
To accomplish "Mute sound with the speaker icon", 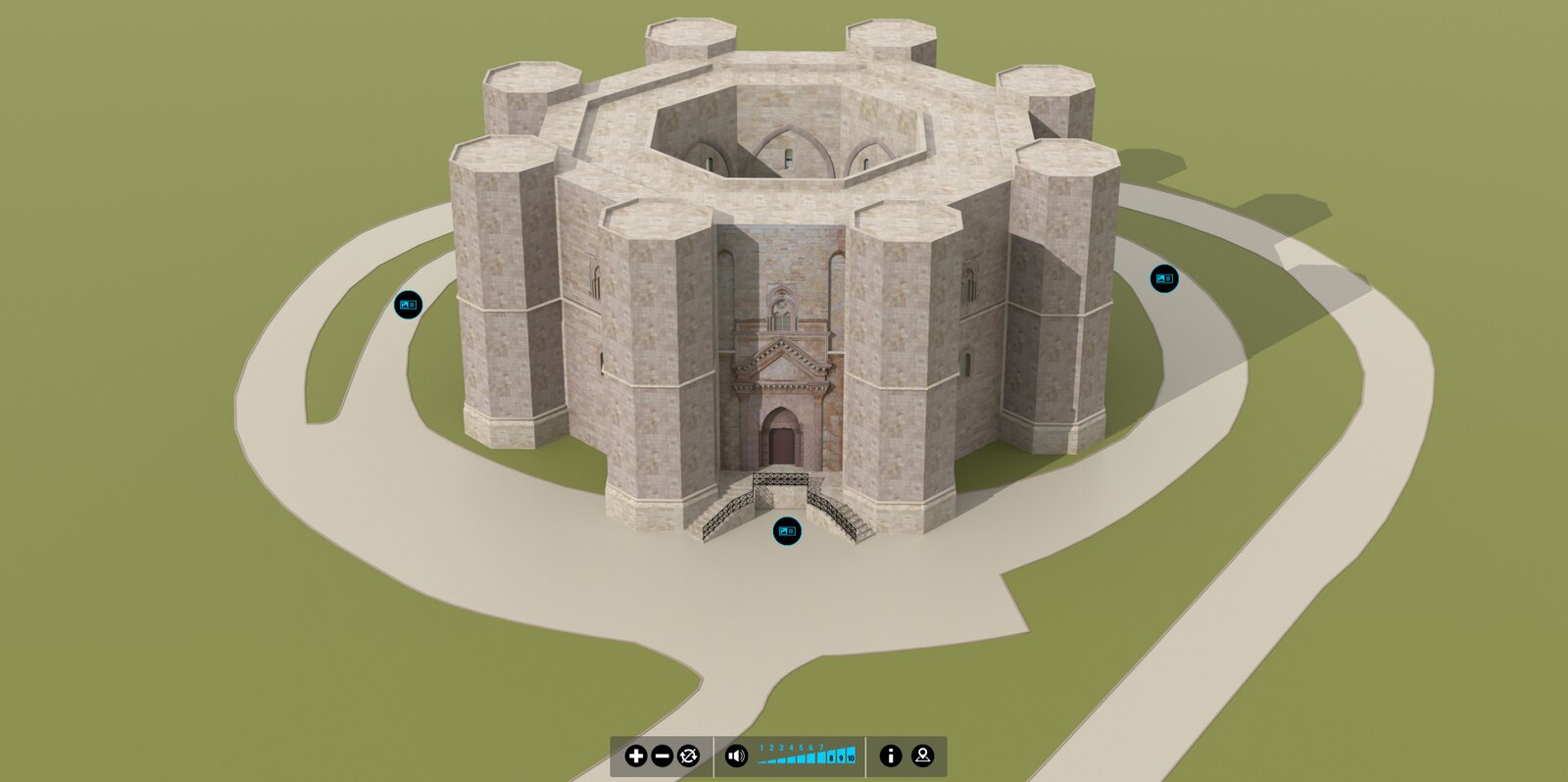I will pyautogui.click(x=736, y=756).
